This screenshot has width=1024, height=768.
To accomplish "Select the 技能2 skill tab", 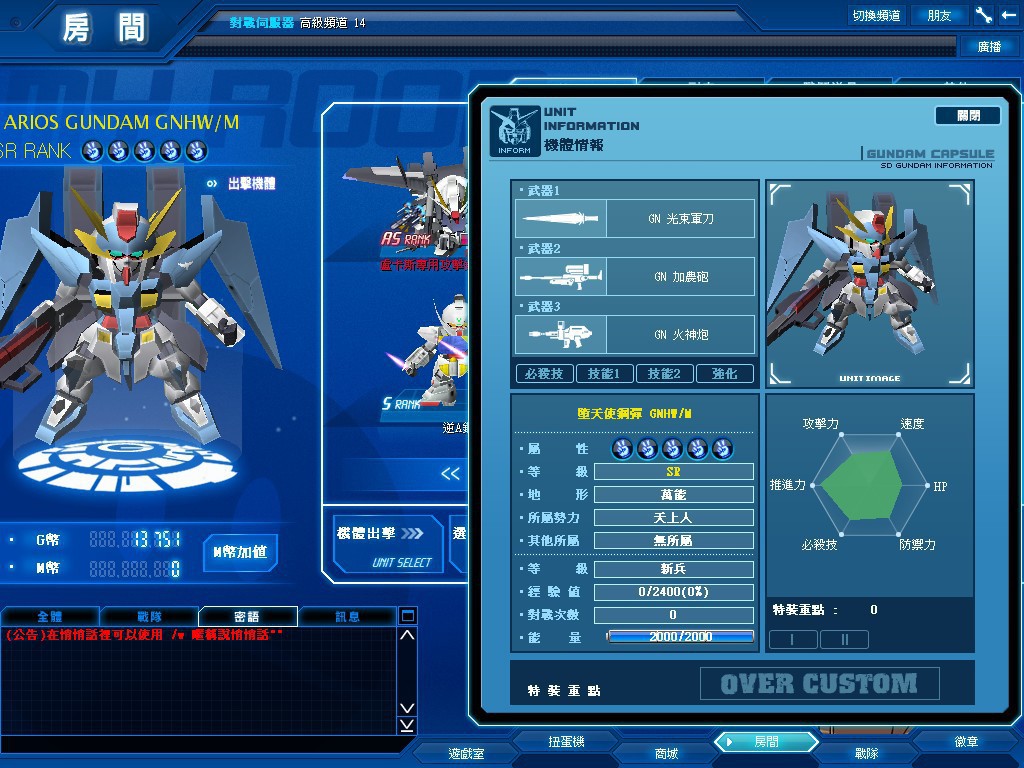I will pos(664,374).
